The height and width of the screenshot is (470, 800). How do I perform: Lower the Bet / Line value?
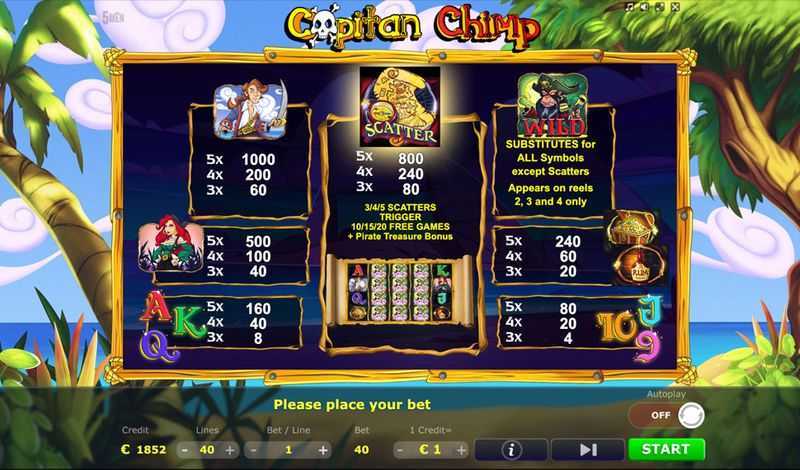pyautogui.click(x=251, y=450)
